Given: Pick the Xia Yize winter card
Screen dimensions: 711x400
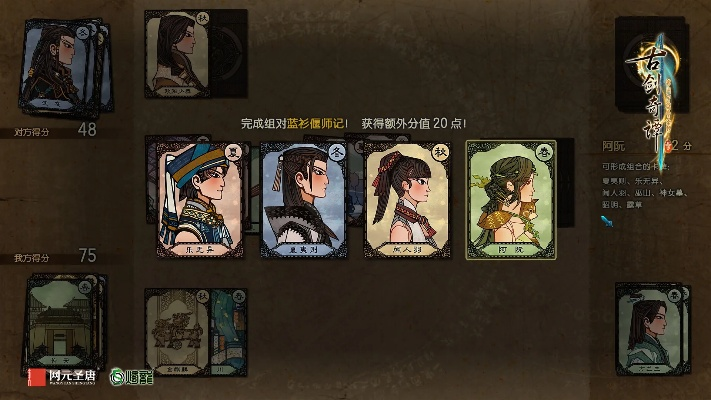Looking at the screenshot, I should (300, 200).
